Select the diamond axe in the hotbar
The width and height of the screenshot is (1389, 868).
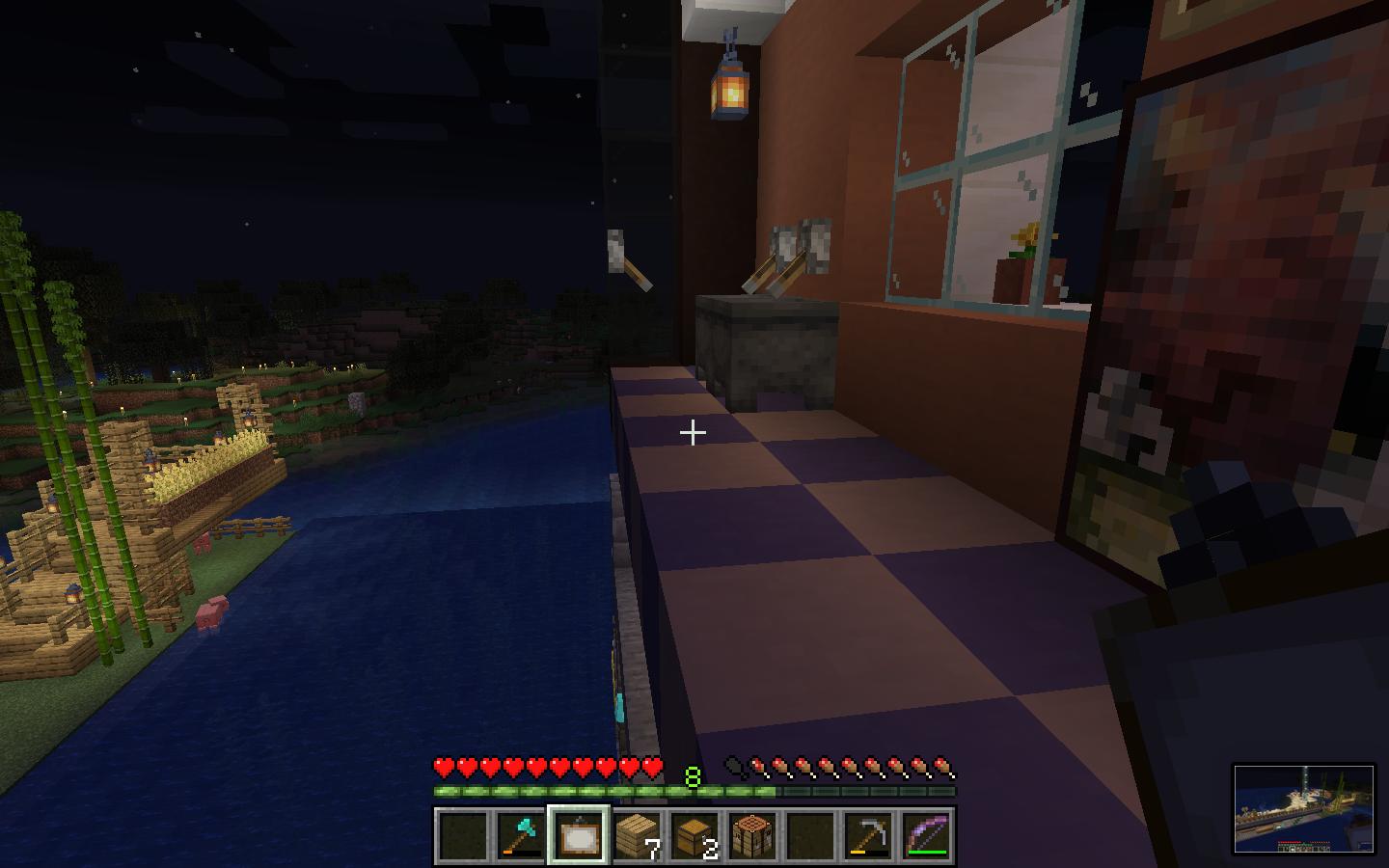tap(521, 835)
